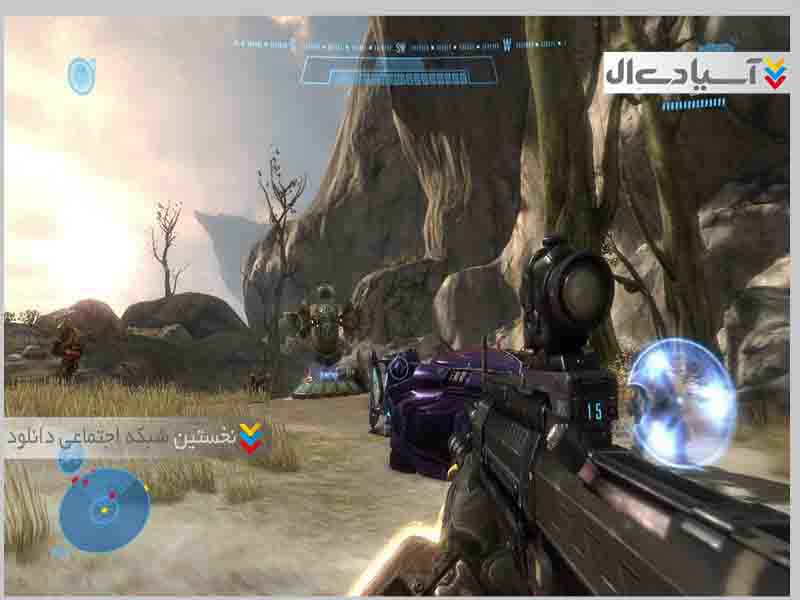Image resolution: width=800 pixels, height=600 pixels.
Task: Select the grenade icon in the top-left
Action: tap(81, 75)
